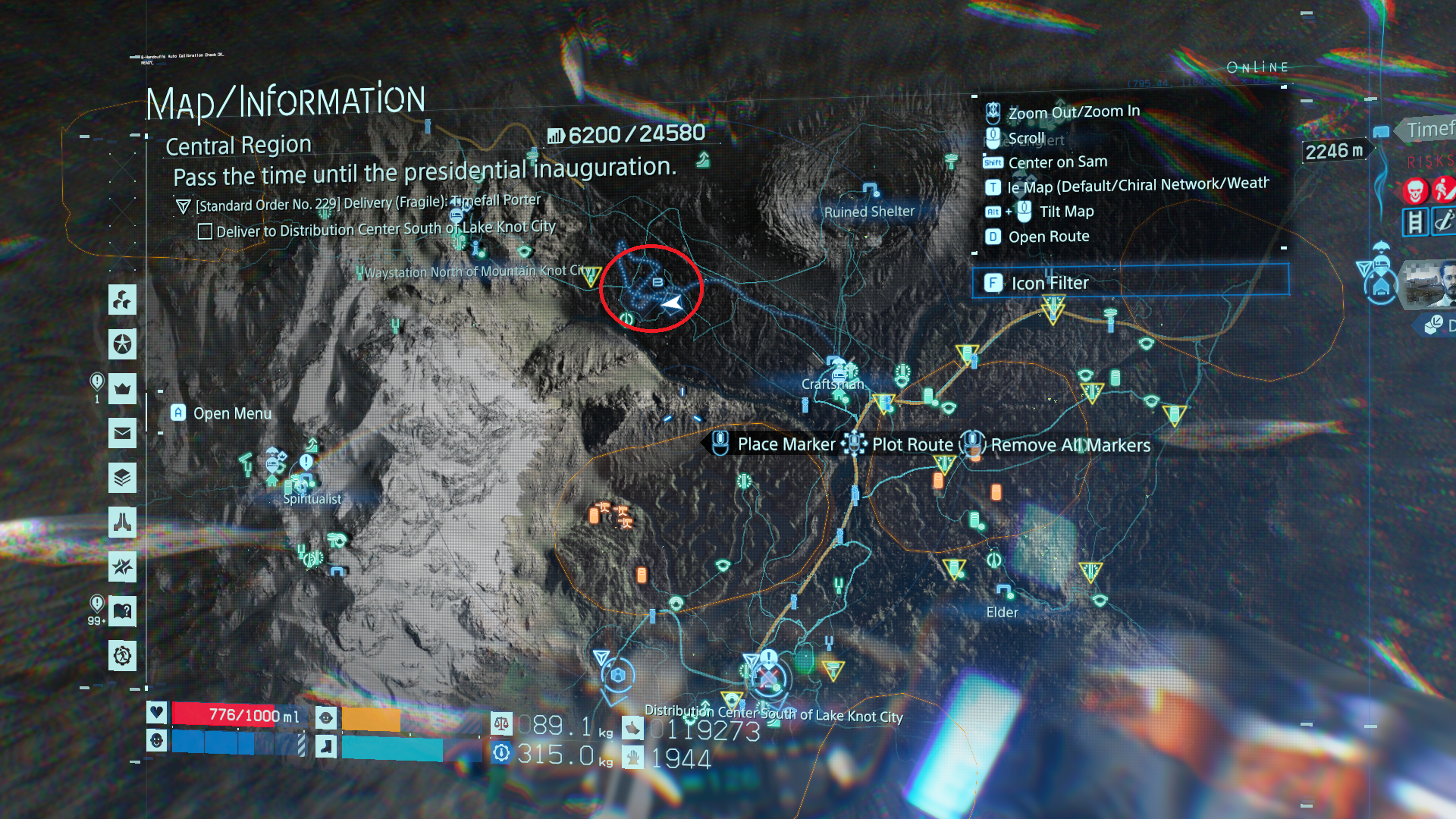
Task: Select Distribution Center South of Lake Knot City
Action: (x=769, y=676)
